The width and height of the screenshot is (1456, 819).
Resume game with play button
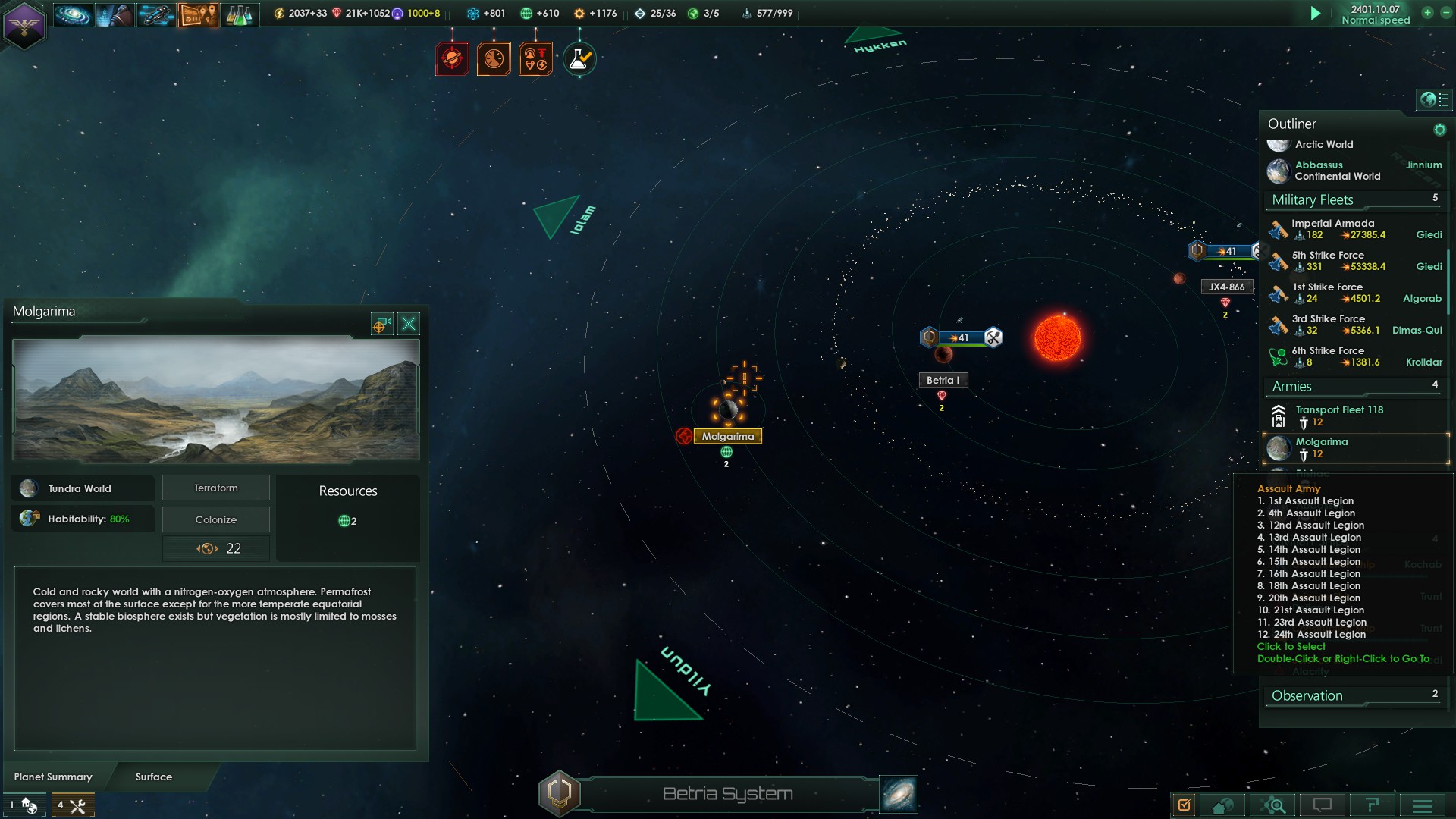1316,13
